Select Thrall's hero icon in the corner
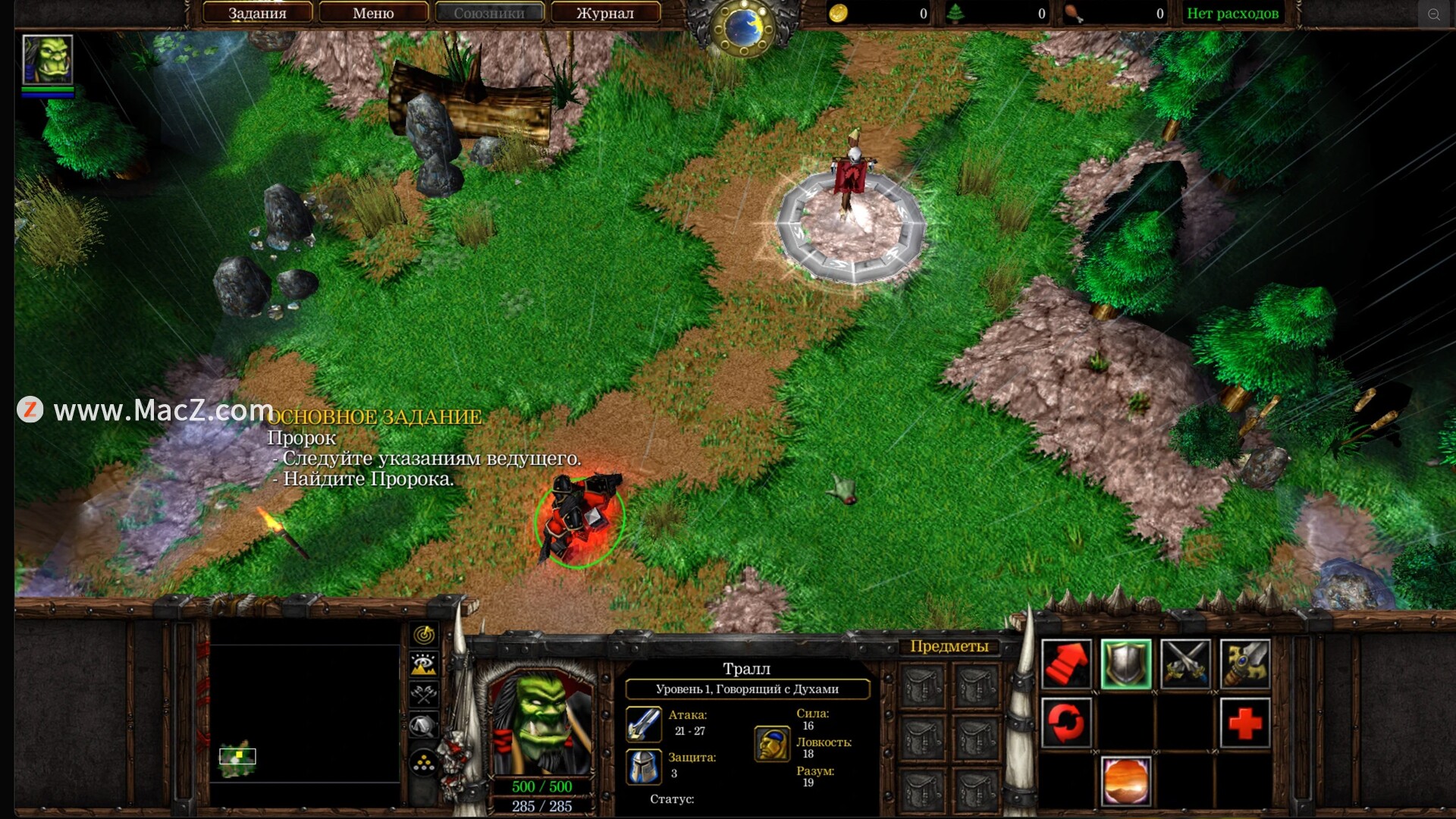 (x=48, y=59)
